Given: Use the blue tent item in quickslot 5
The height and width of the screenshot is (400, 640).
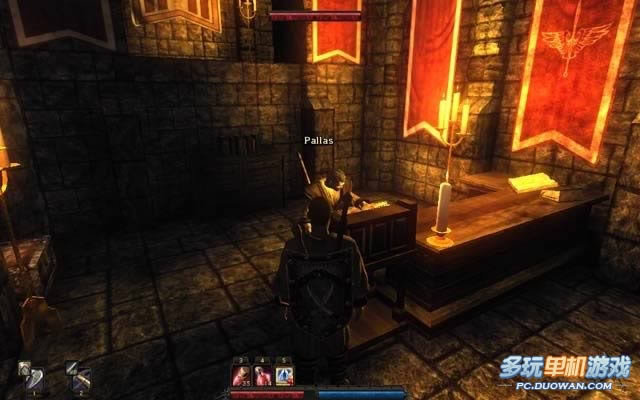Looking at the screenshot, I should coord(283,374).
